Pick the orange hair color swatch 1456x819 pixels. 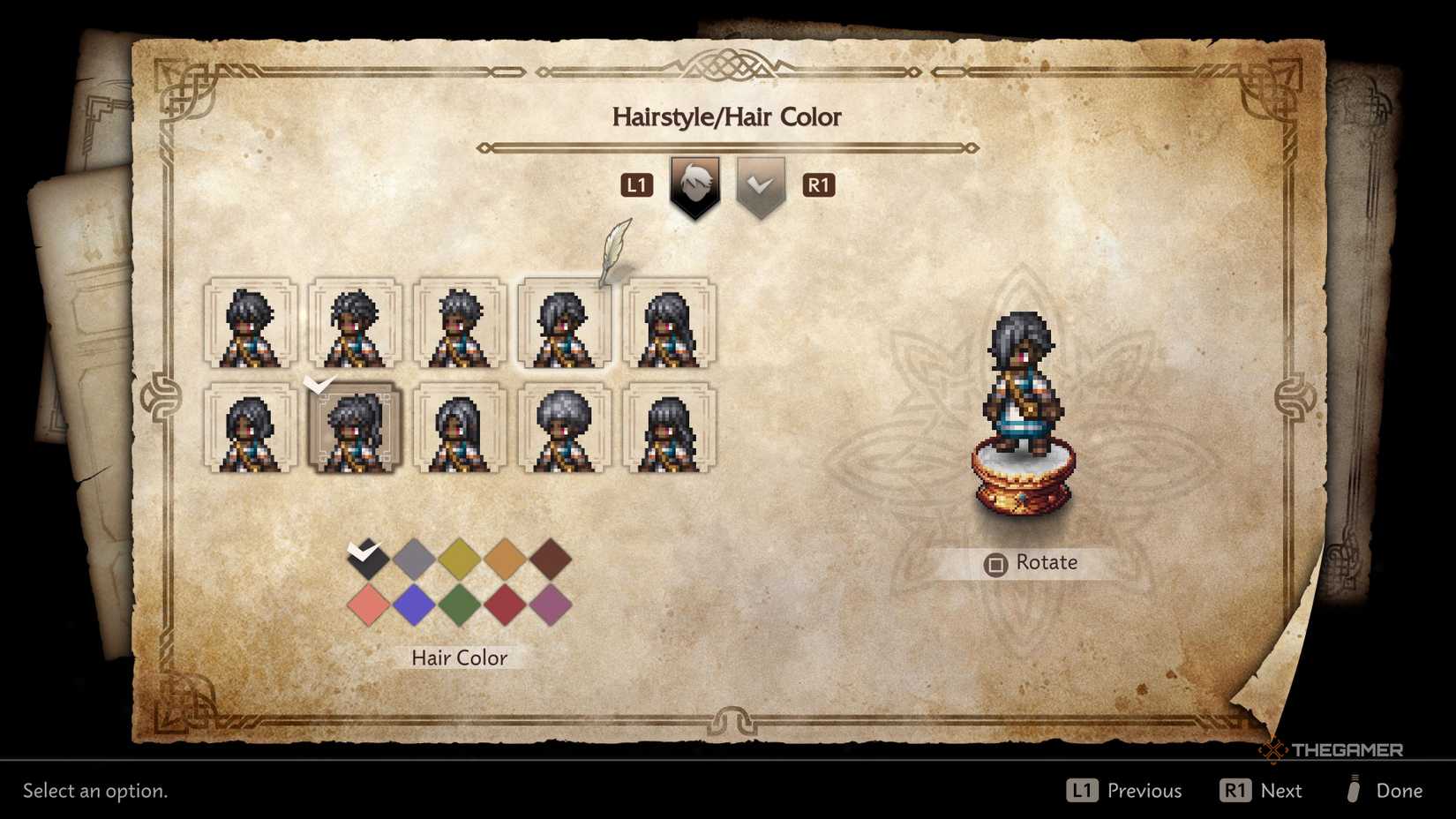pos(505,559)
